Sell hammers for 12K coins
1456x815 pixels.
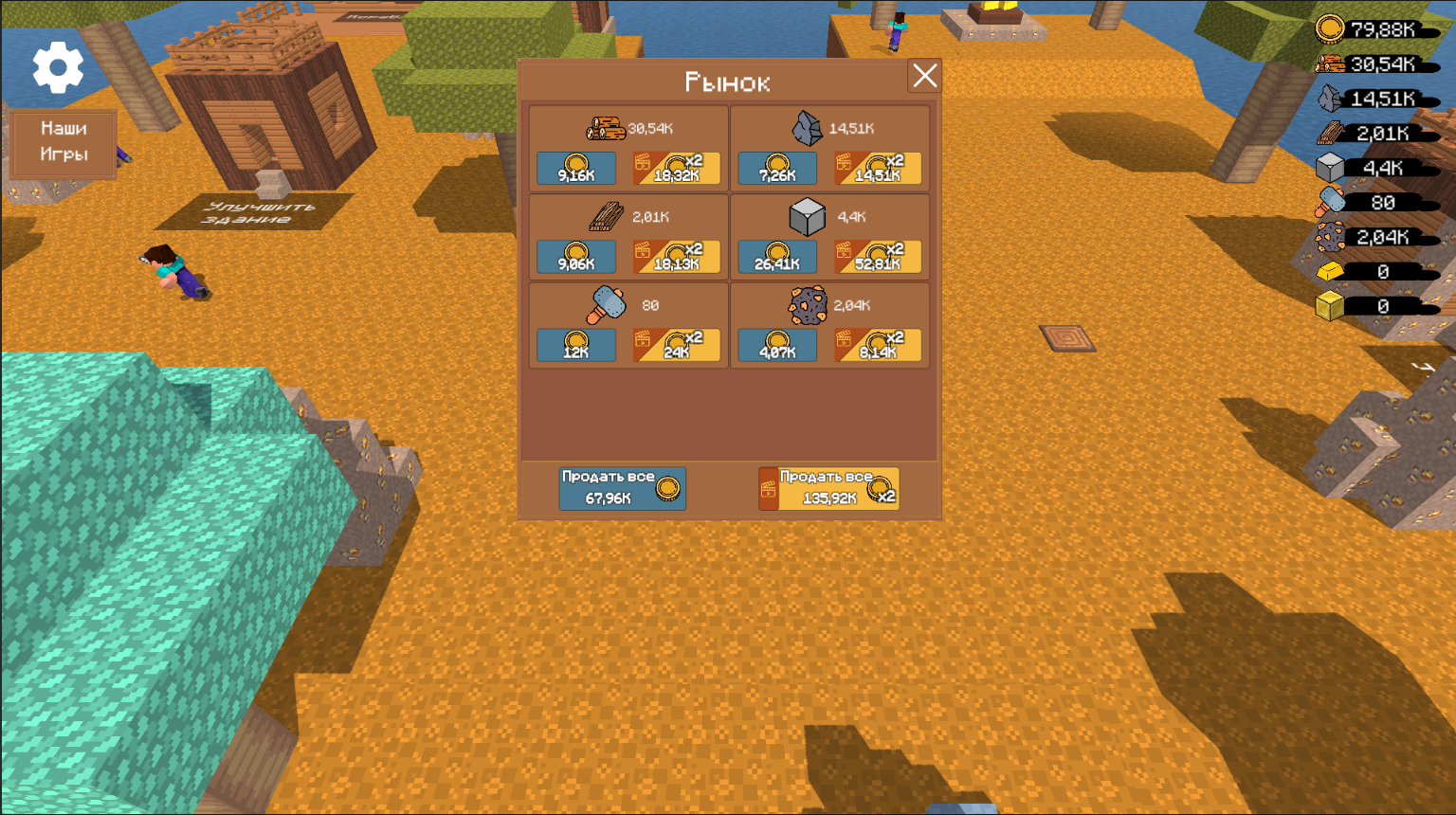click(x=575, y=345)
